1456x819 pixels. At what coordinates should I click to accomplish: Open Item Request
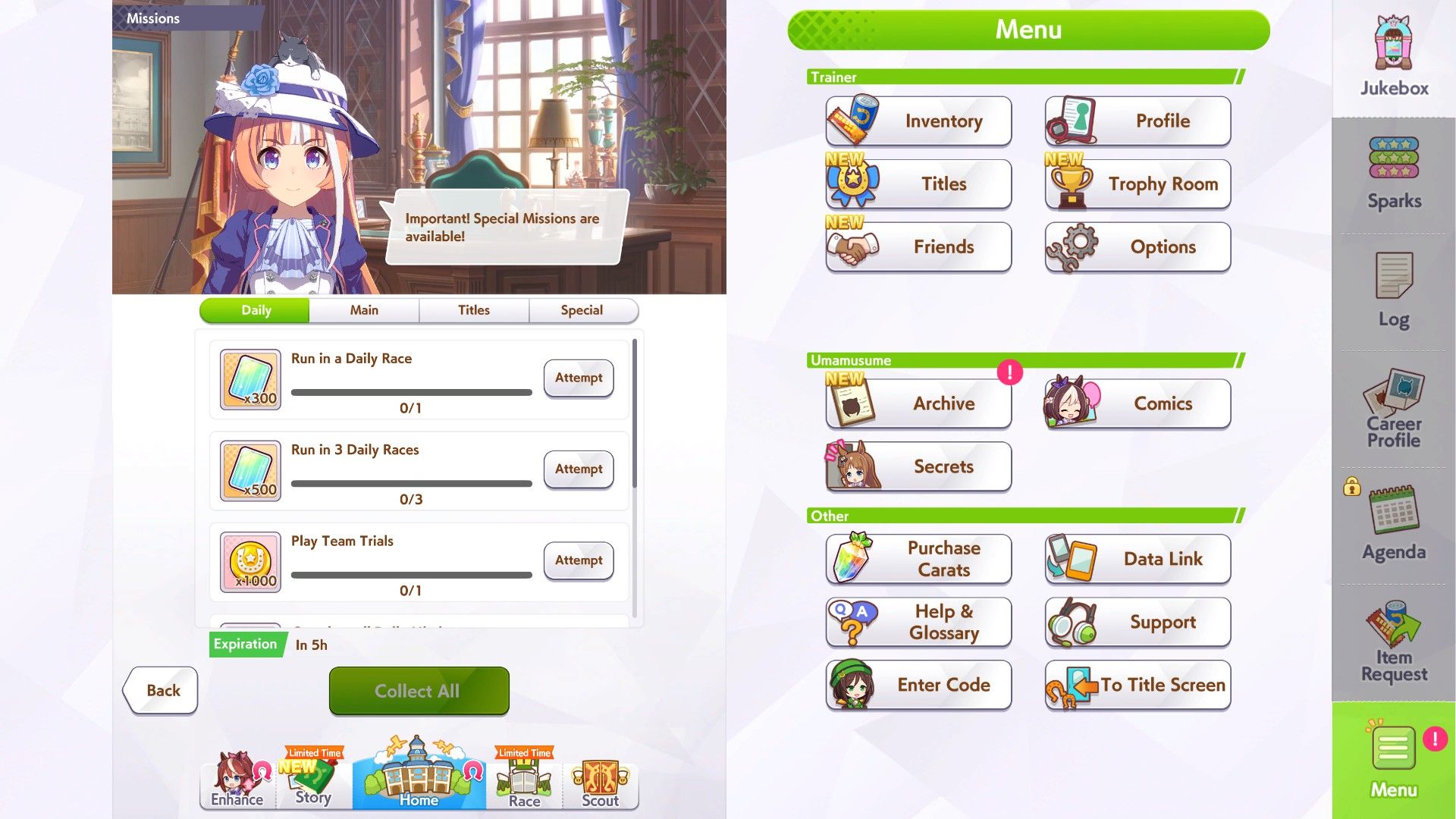point(1392,641)
